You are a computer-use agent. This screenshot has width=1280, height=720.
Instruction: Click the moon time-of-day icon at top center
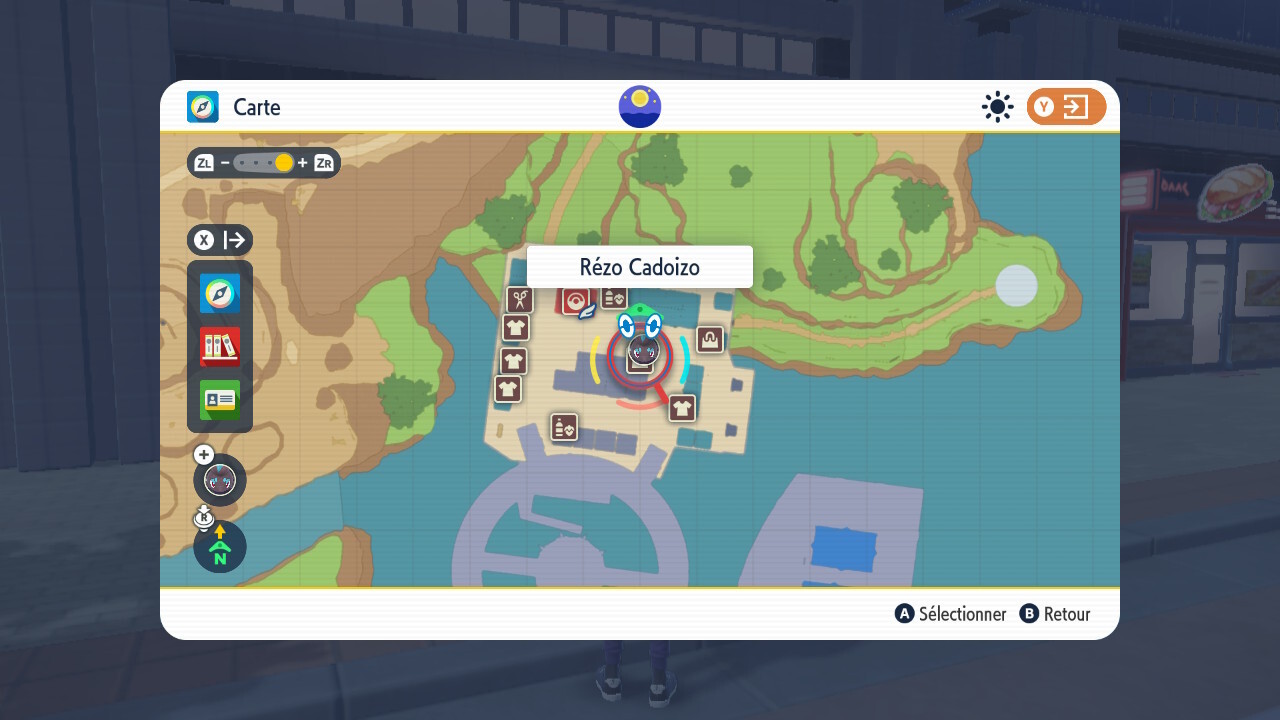pyautogui.click(x=639, y=106)
